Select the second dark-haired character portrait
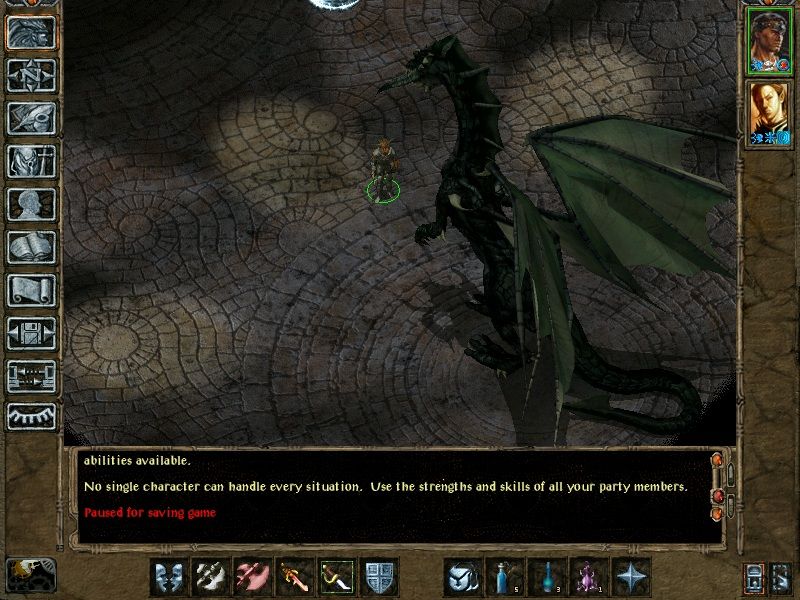The width and height of the screenshot is (800, 600). coord(767,112)
